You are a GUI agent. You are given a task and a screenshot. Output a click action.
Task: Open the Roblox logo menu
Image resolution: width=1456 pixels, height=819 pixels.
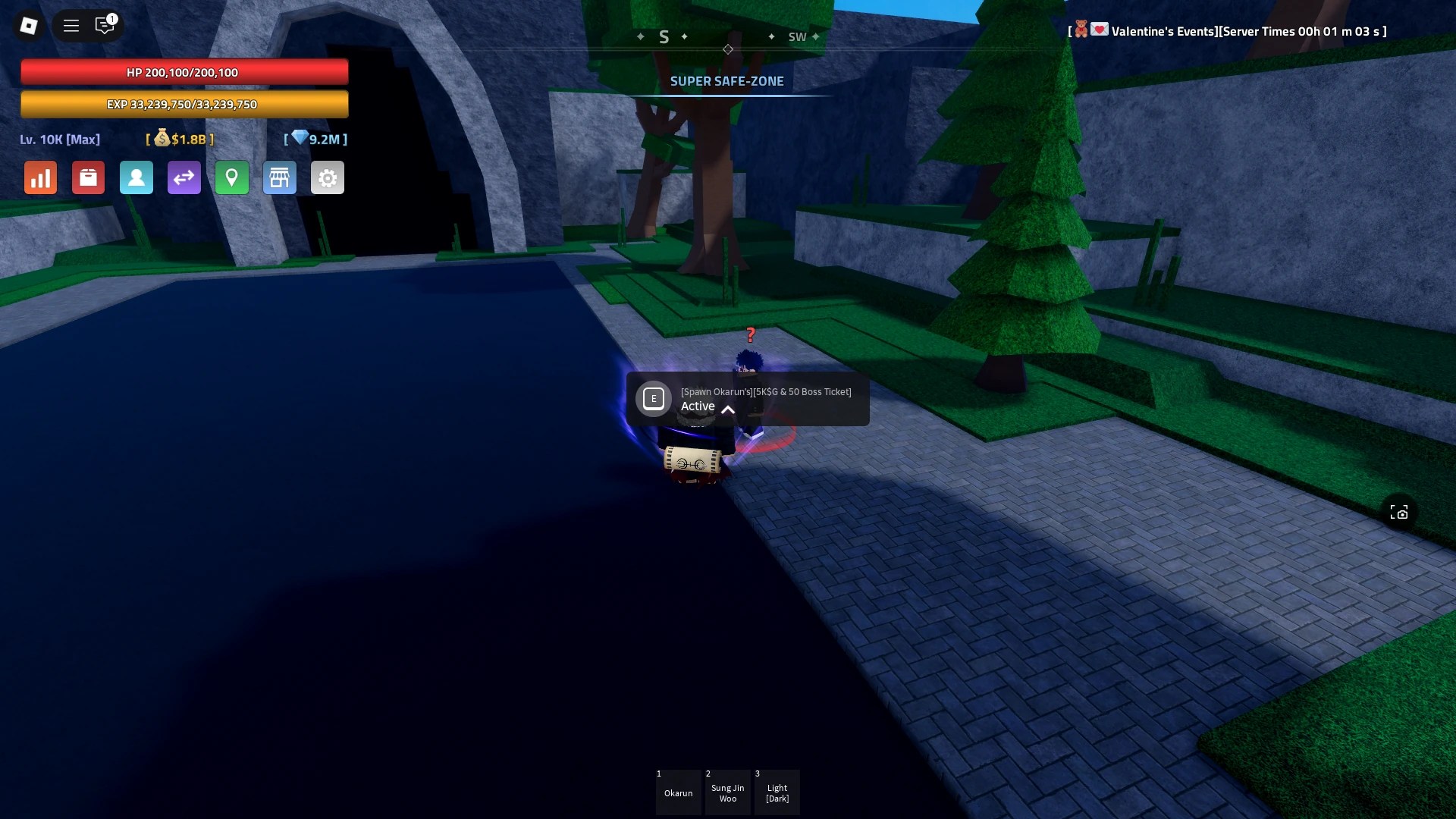(29, 25)
